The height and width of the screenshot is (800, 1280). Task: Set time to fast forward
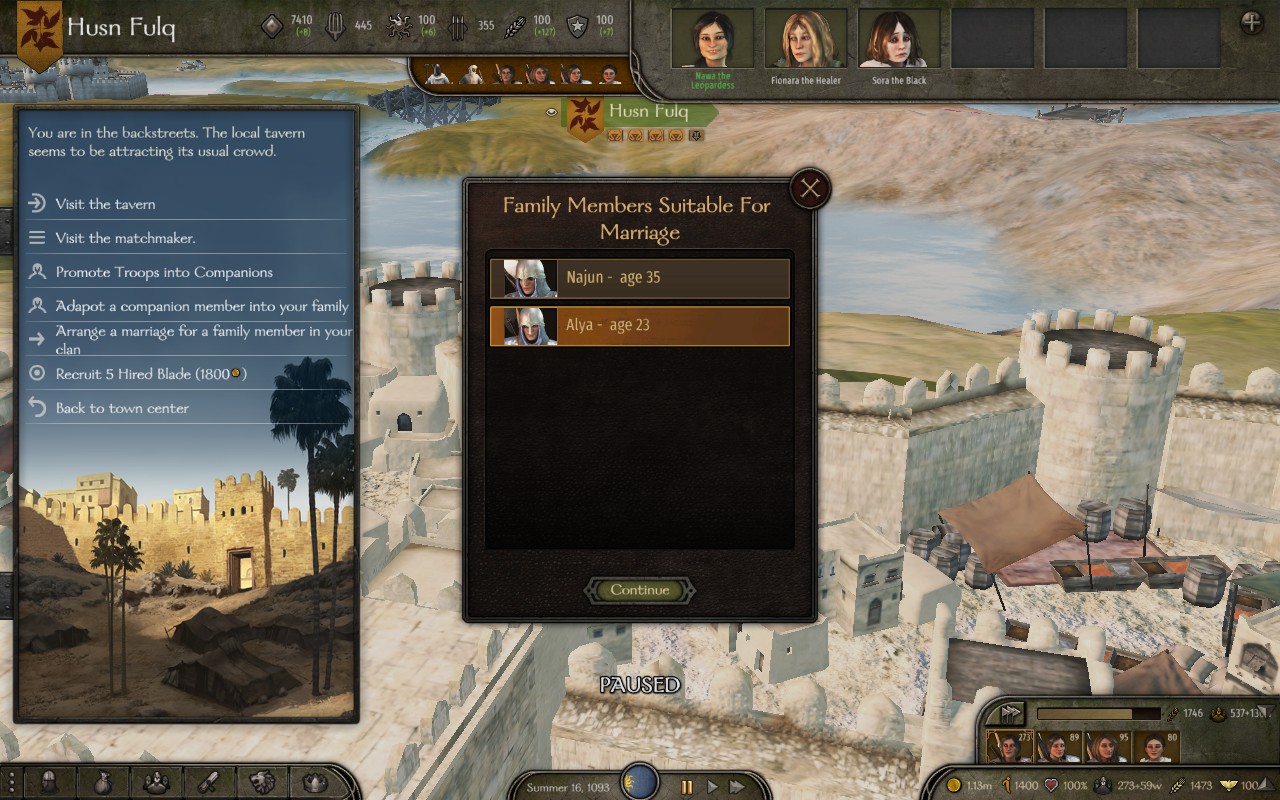pyautogui.click(x=737, y=787)
